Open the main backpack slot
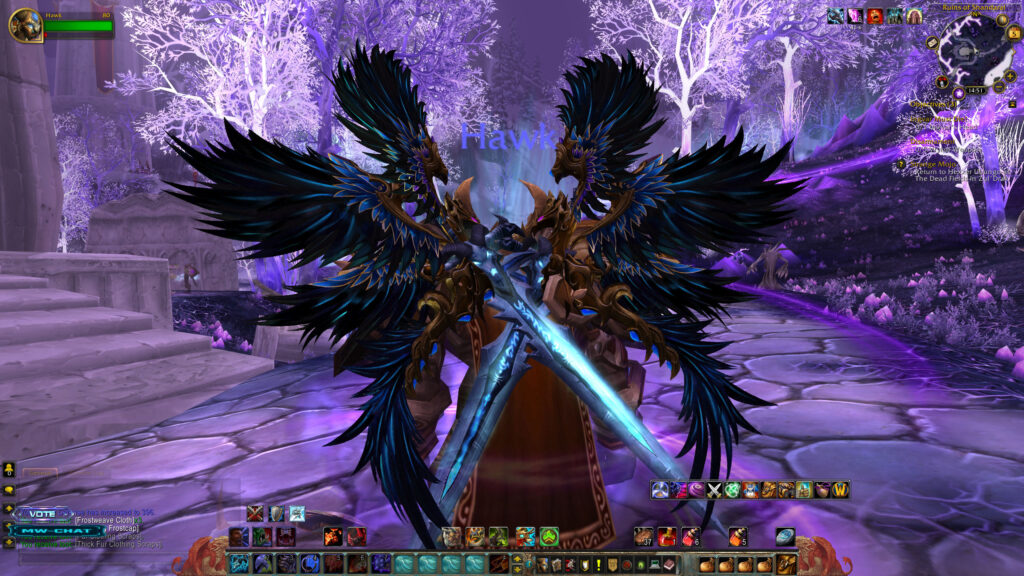 pyautogui.click(x=787, y=564)
